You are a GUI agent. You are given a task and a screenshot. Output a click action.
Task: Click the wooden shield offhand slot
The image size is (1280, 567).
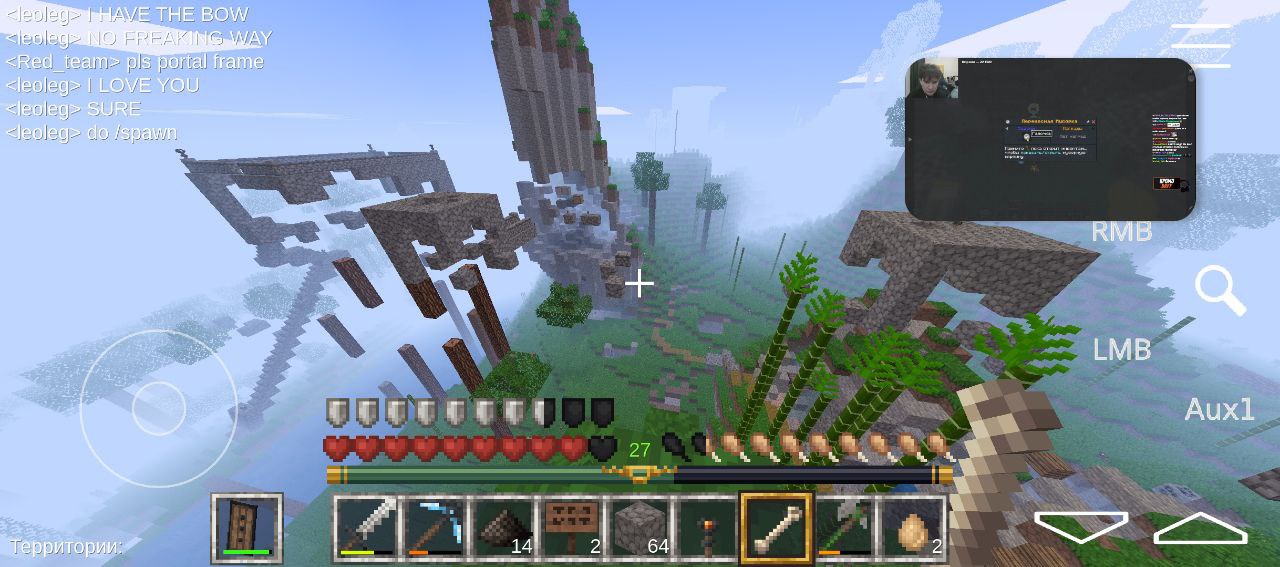(x=247, y=527)
